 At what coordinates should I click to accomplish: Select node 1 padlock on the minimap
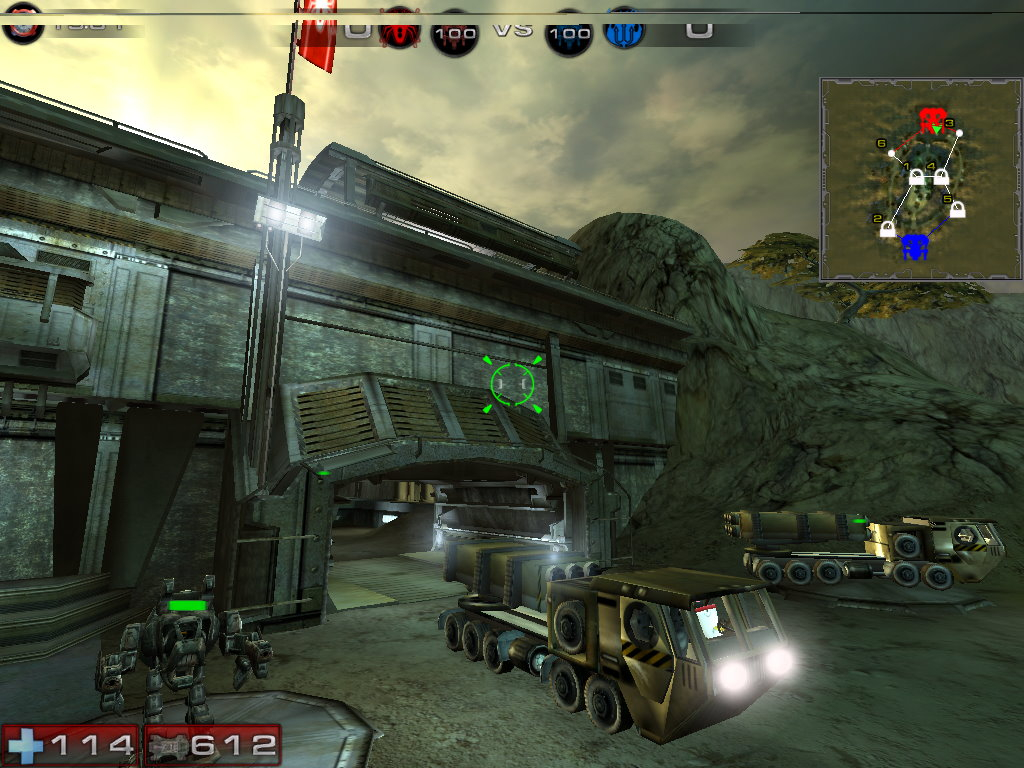(916, 179)
